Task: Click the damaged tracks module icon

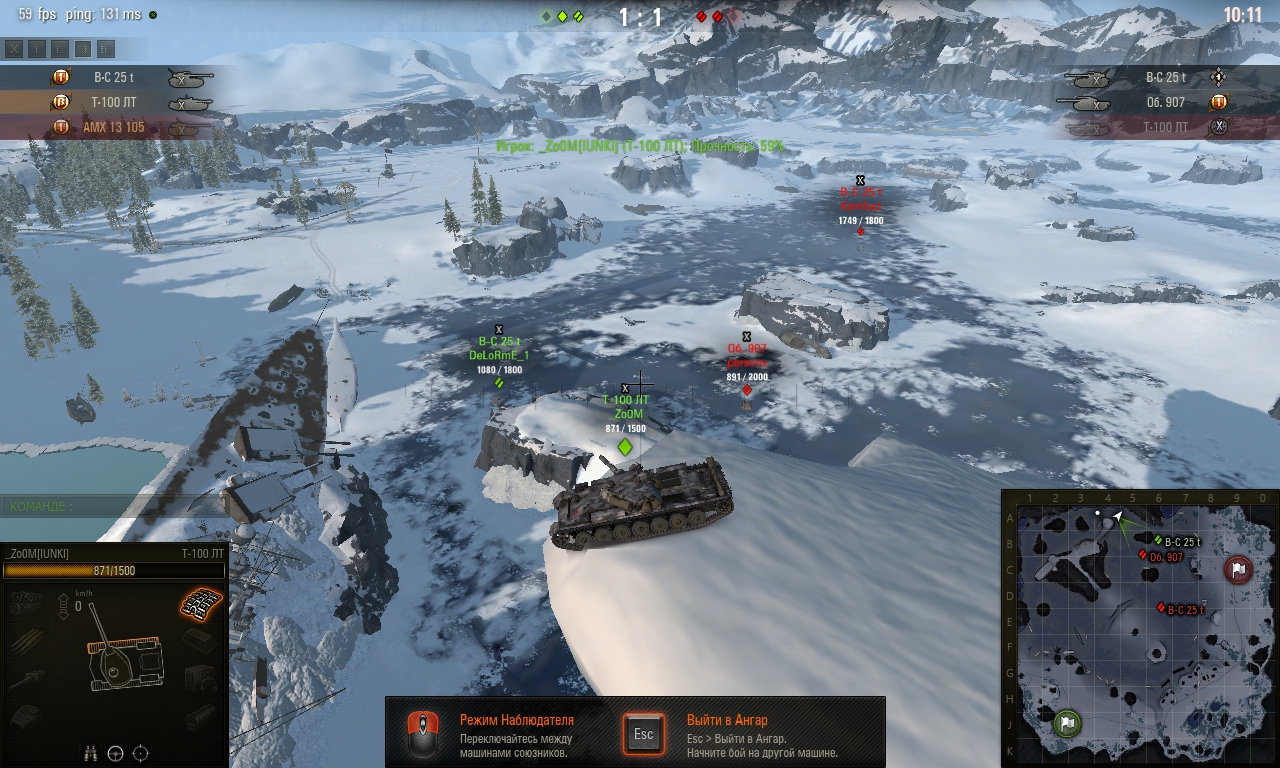Action: pos(201,602)
